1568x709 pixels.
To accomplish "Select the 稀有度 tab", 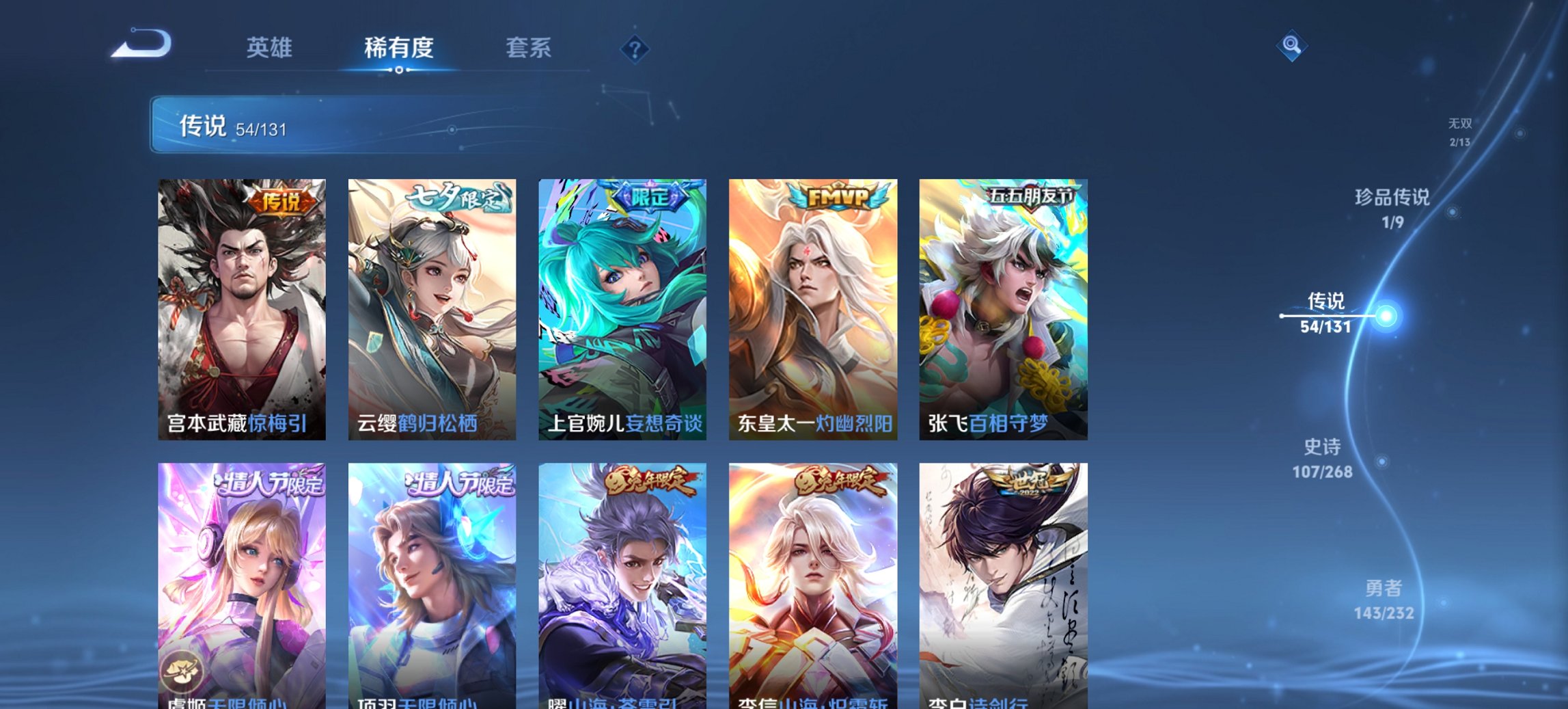I will (397, 48).
